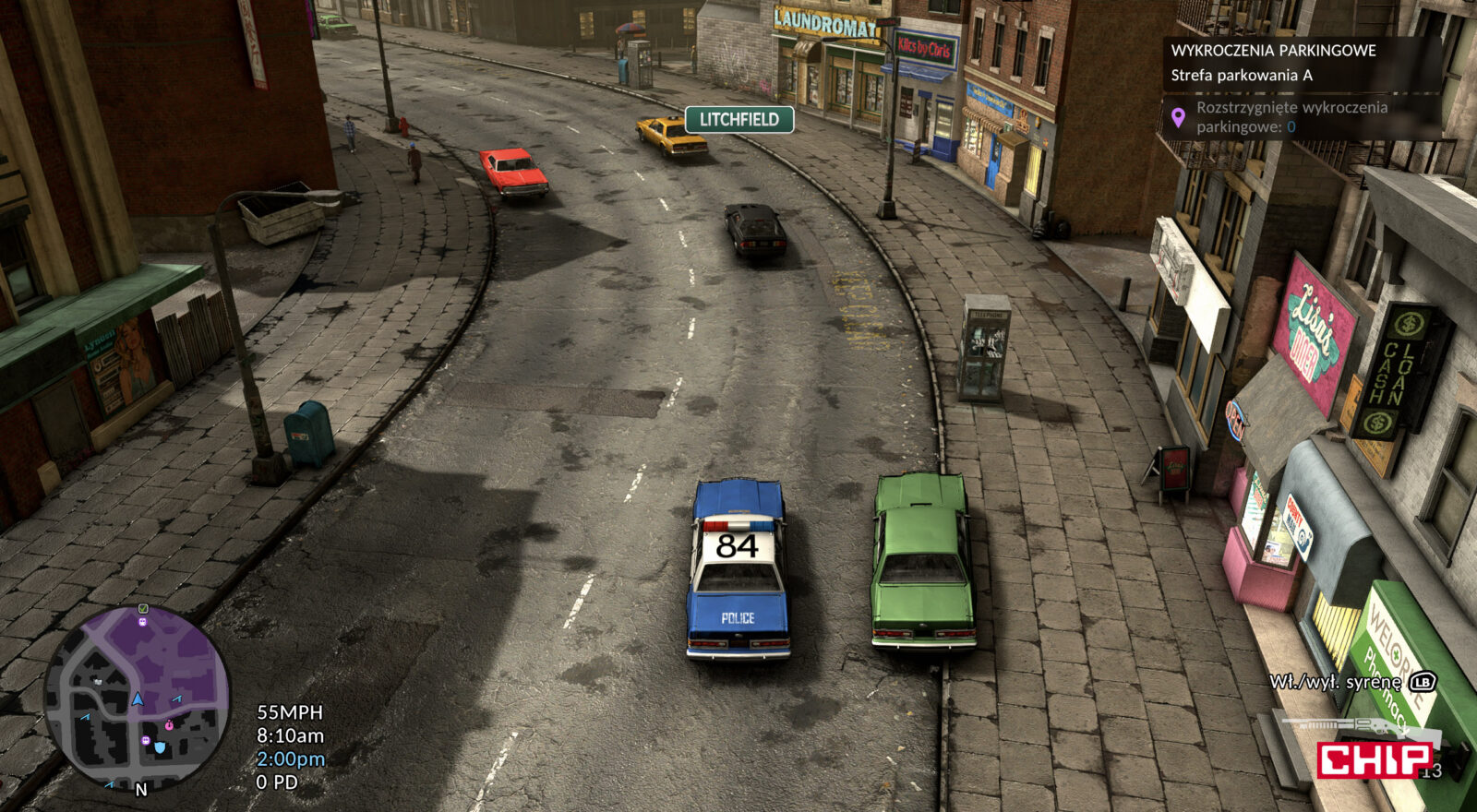Select the pink stopwatch marker on minimap
Image resolution: width=1477 pixels, height=812 pixels.
pos(170,724)
